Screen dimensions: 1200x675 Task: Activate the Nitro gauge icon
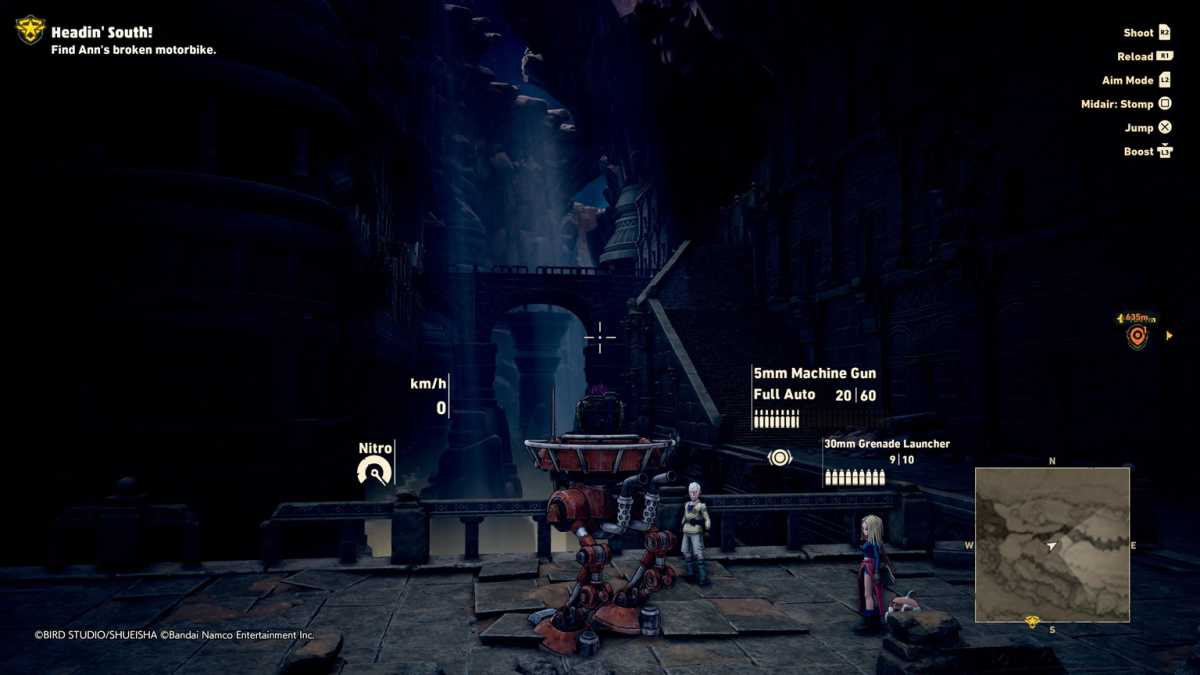click(x=374, y=470)
